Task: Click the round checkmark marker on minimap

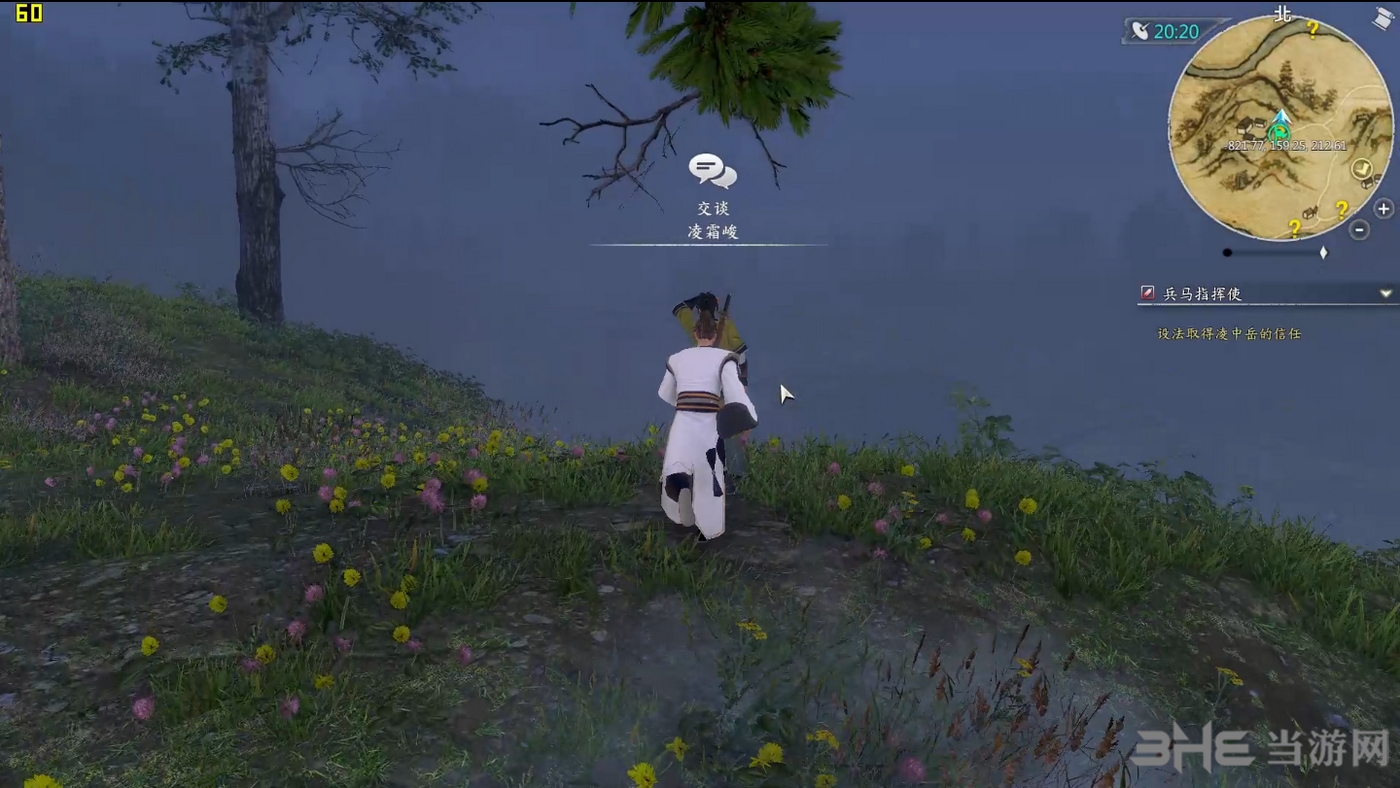Action: click(1361, 169)
